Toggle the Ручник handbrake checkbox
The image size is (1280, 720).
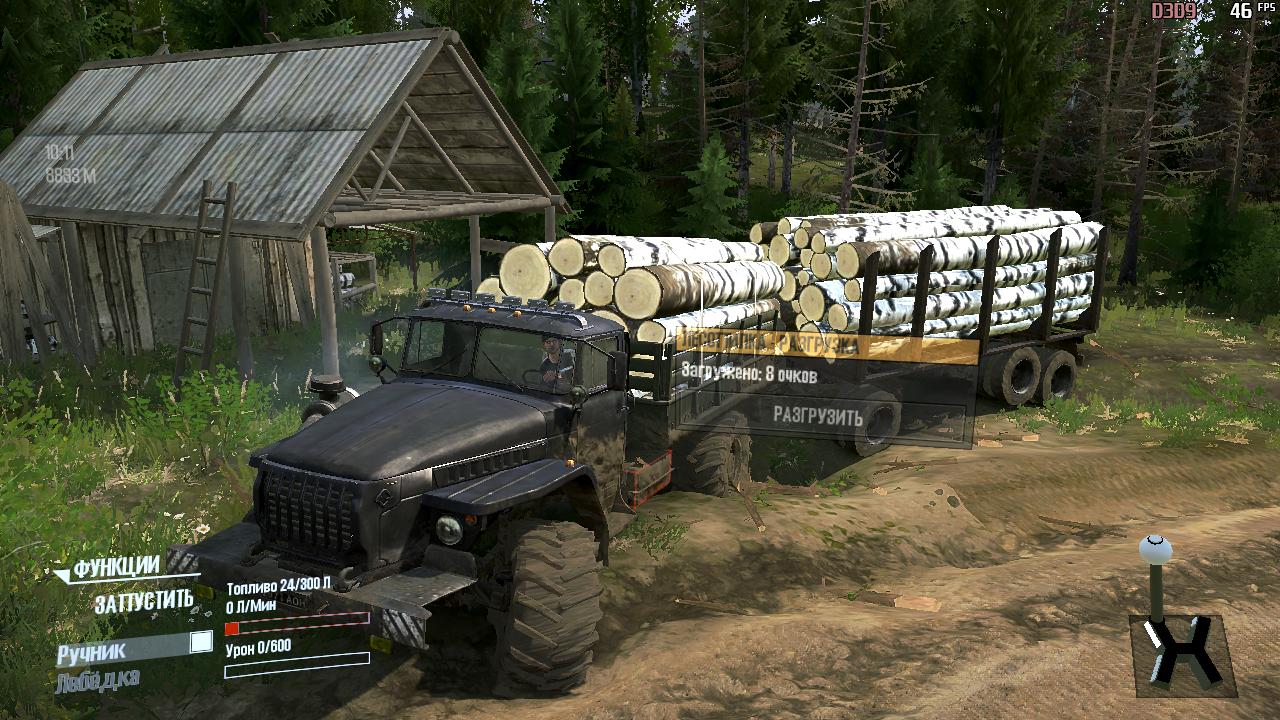pos(201,643)
